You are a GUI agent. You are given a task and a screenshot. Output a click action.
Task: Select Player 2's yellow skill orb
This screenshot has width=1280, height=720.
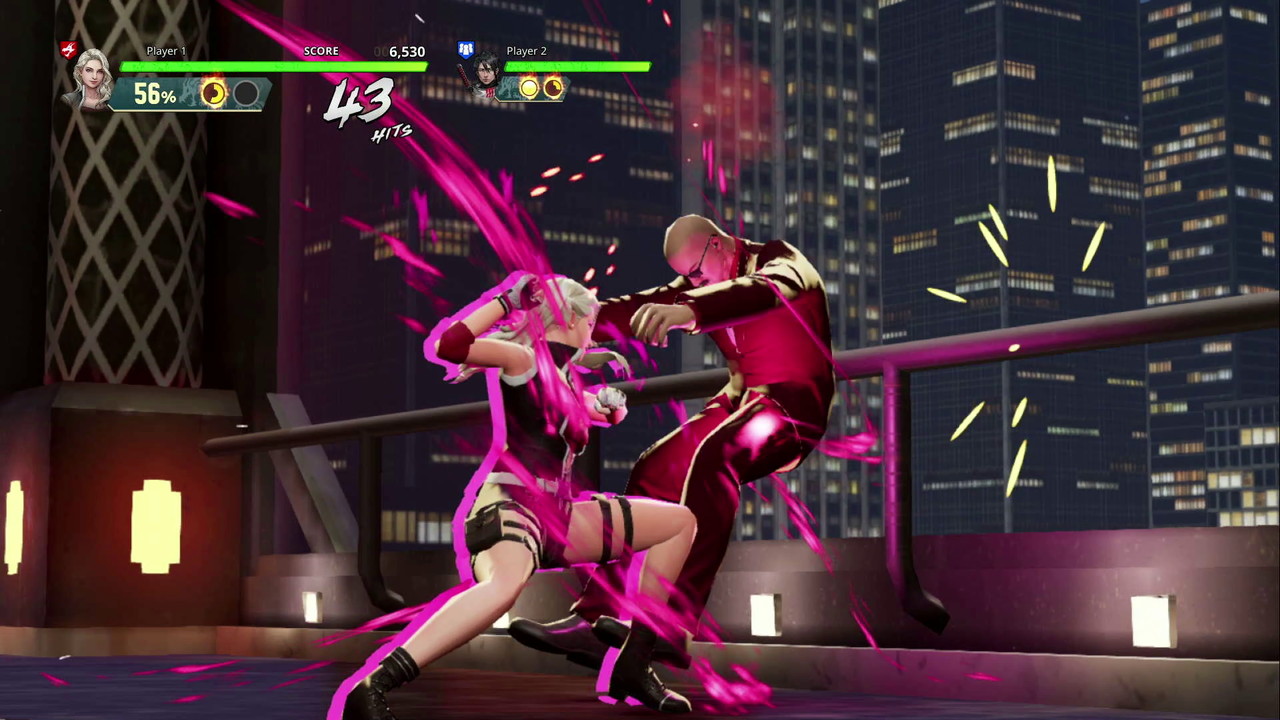point(528,88)
